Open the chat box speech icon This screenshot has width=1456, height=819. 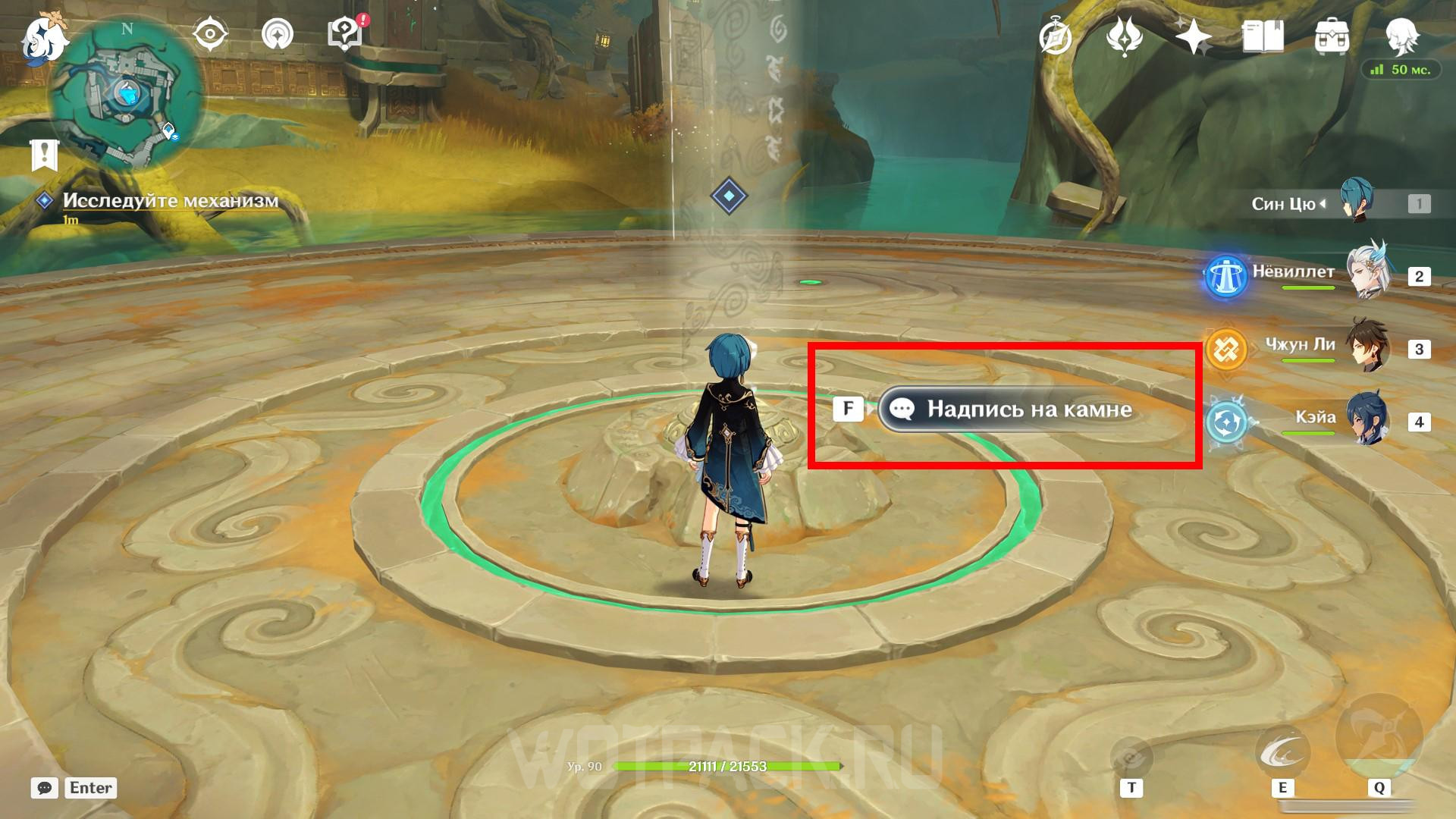45,788
